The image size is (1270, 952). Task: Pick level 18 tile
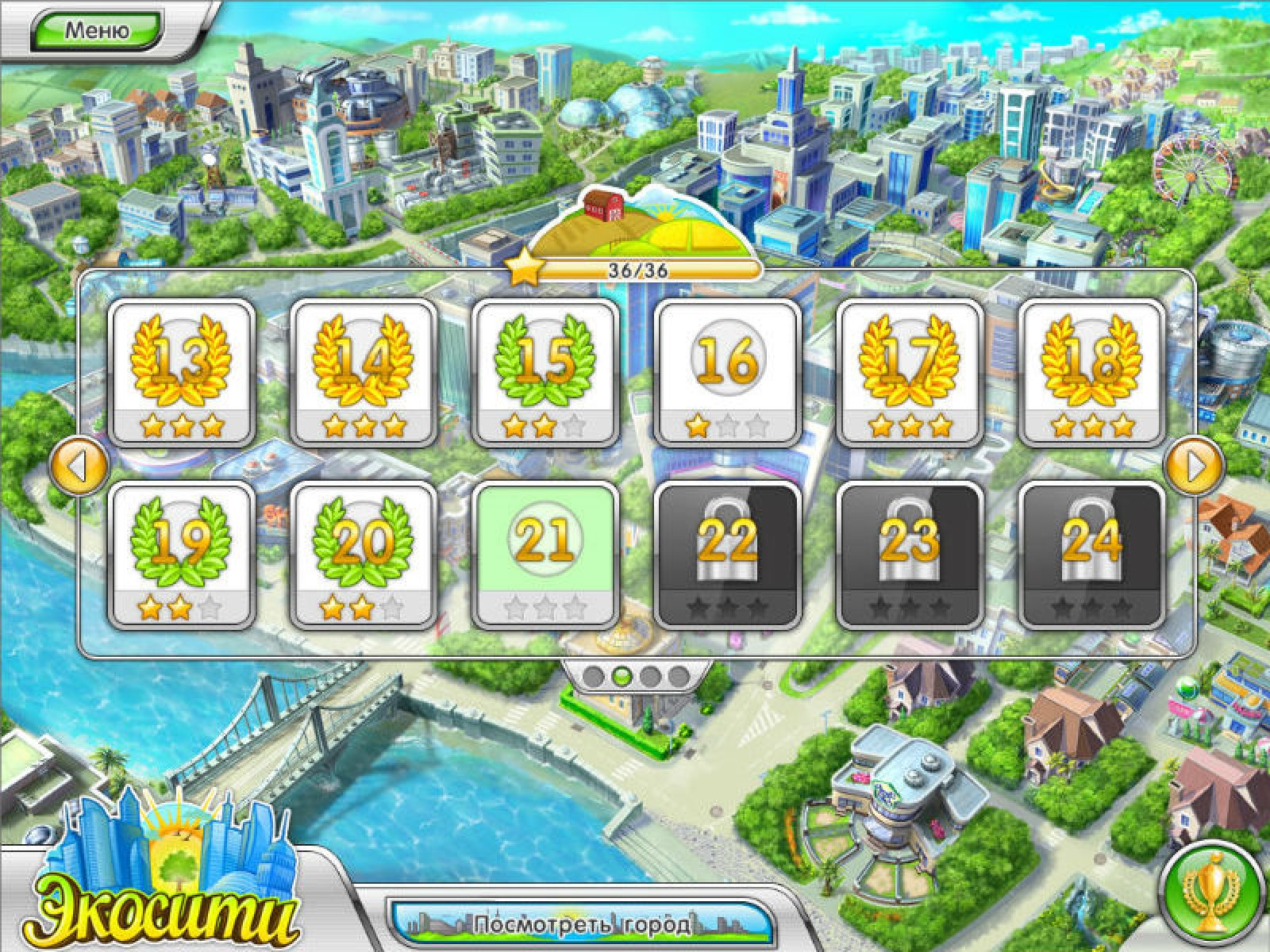[1092, 371]
